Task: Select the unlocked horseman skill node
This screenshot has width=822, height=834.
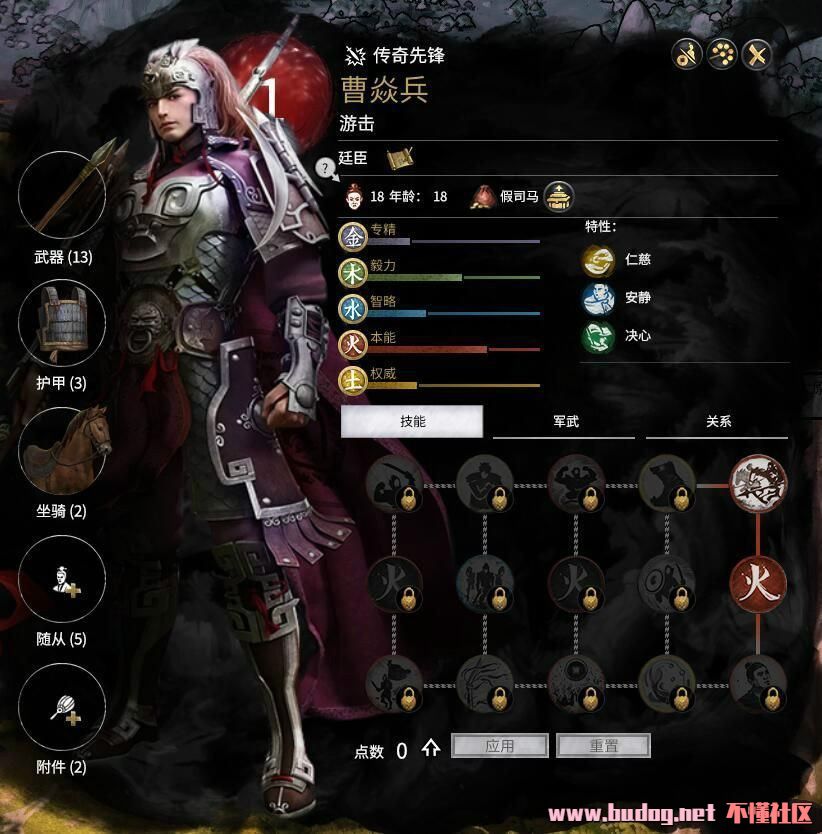Action: click(758, 484)
